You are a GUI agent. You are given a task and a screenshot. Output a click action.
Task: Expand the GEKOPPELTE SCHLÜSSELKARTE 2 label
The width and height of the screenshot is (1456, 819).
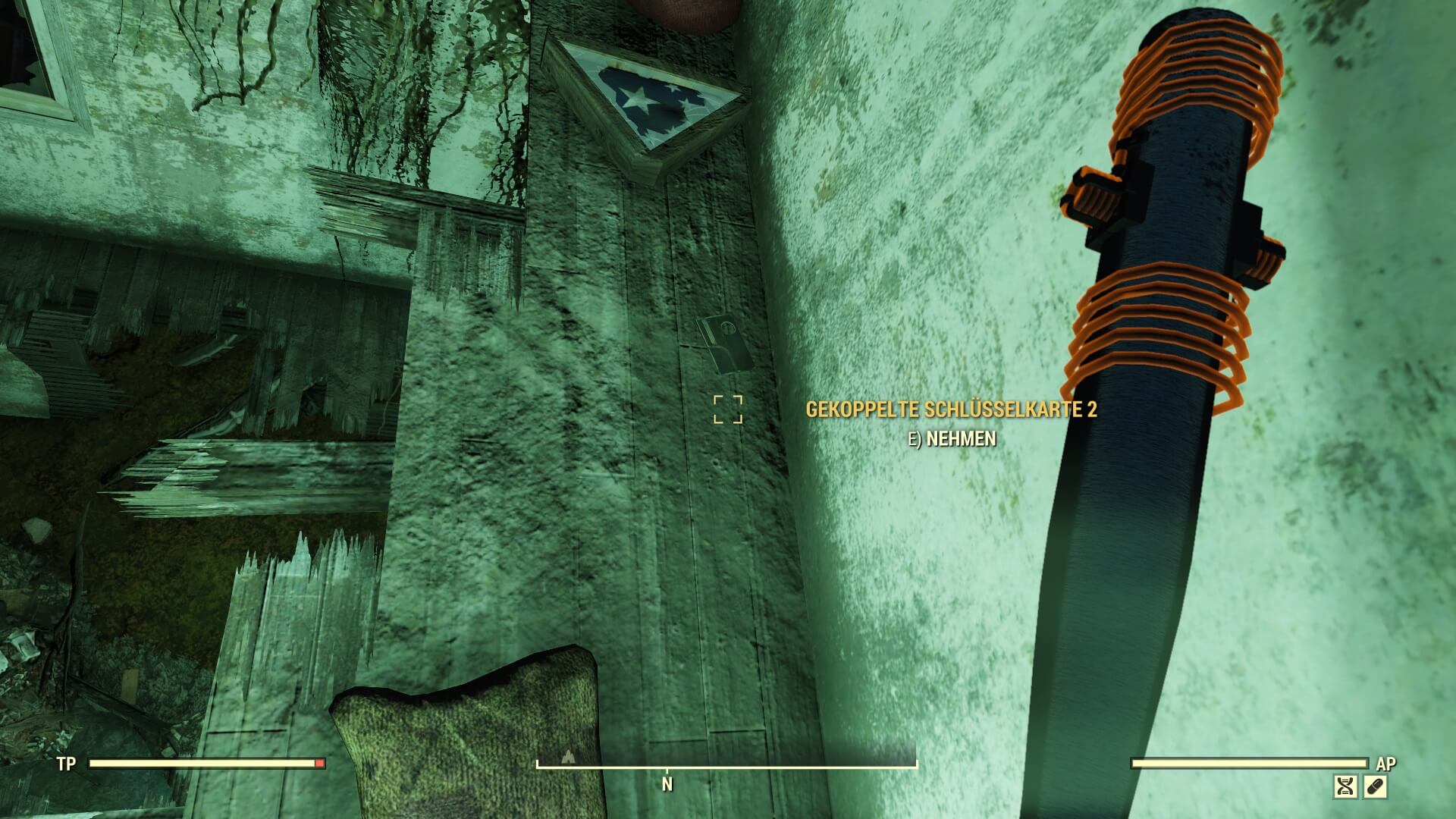coord(950,409)
